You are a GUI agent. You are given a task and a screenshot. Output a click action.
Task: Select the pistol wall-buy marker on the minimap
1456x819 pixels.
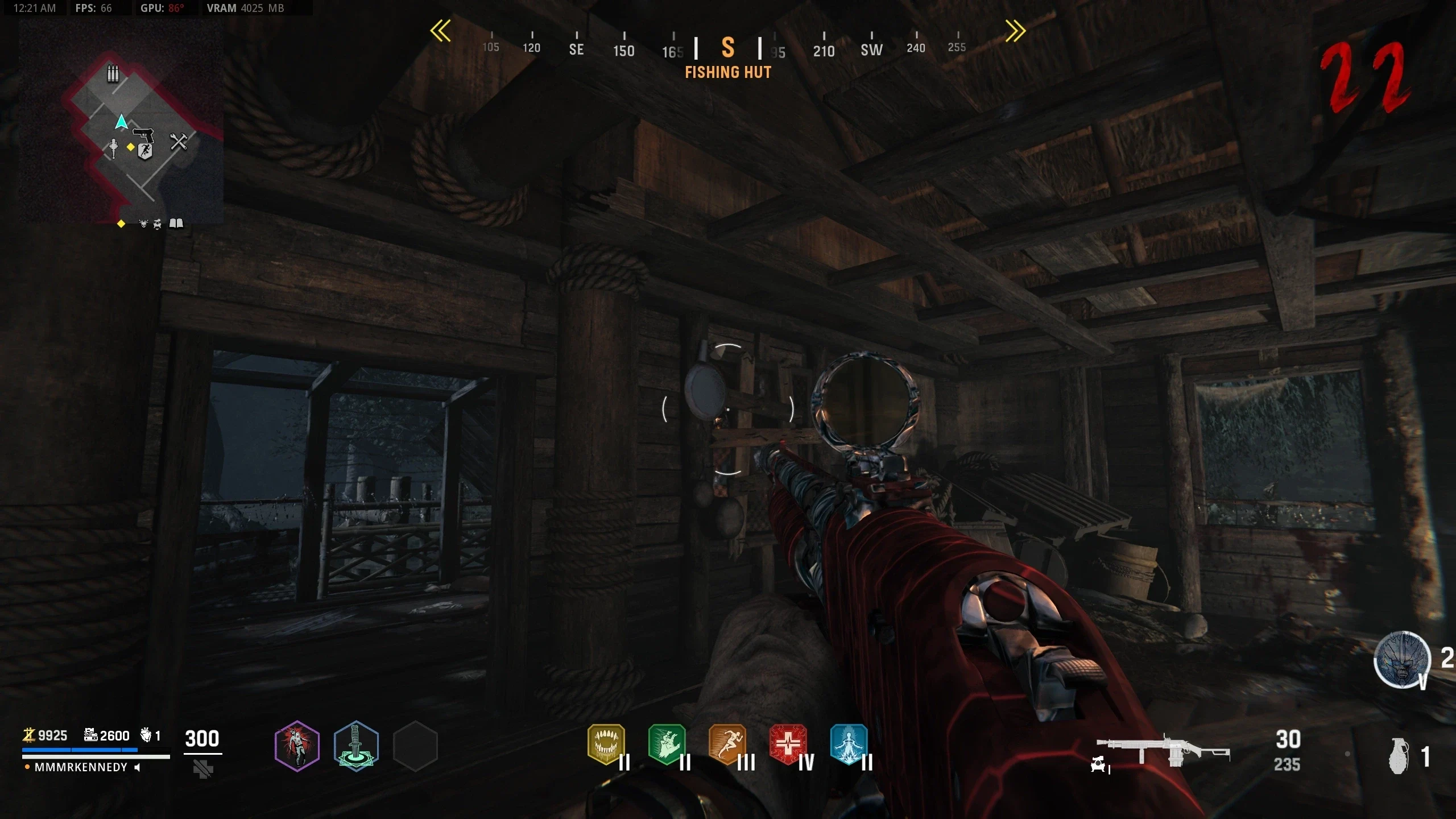pos(143,135)
